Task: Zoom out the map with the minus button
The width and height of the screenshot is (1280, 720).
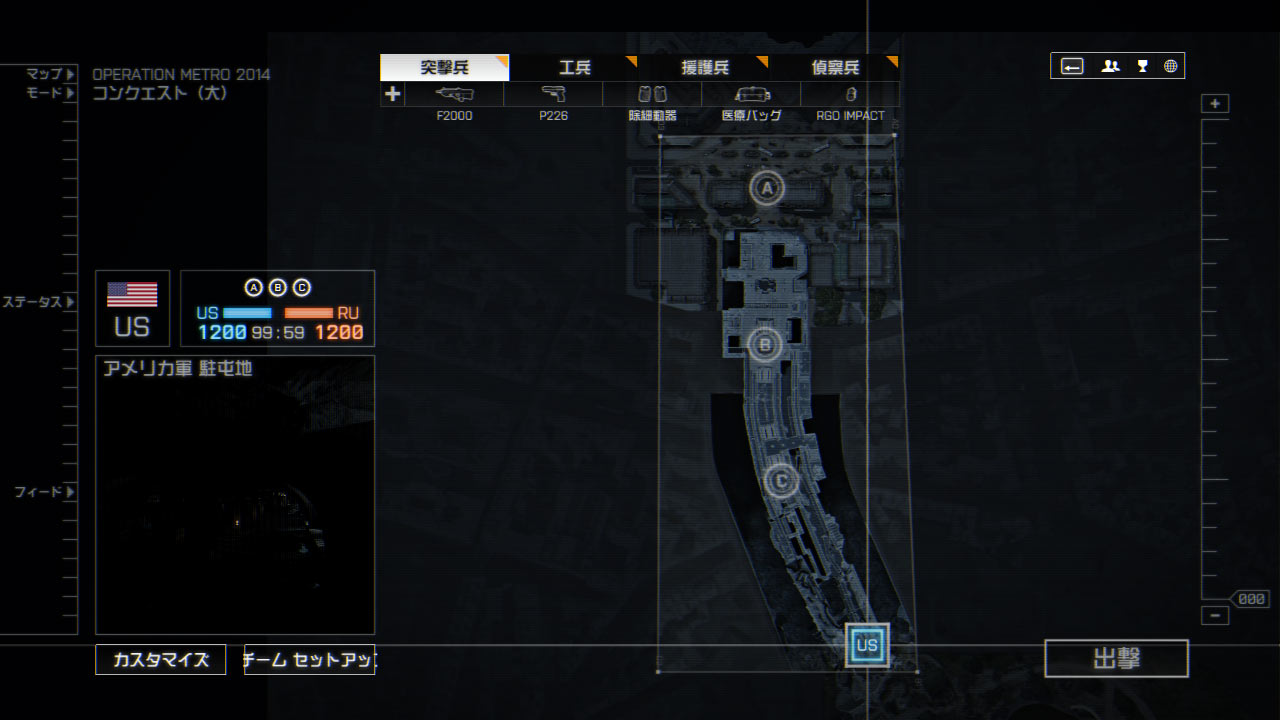Action: pyautogui.click(x=1215, y=616)
